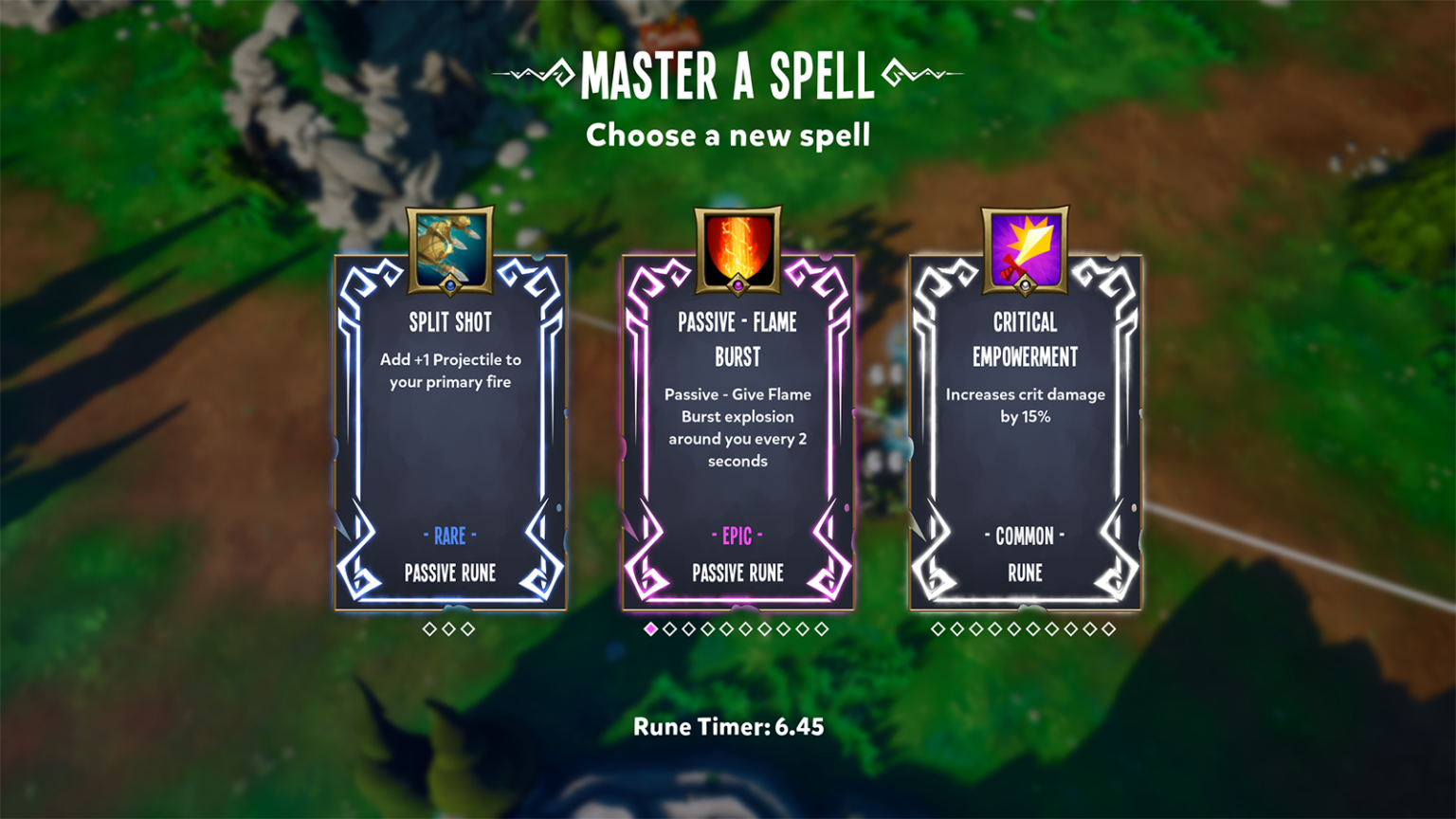Select the EPIC rarity label
This screenshot has width=1456, height=819.
[738, 537]
